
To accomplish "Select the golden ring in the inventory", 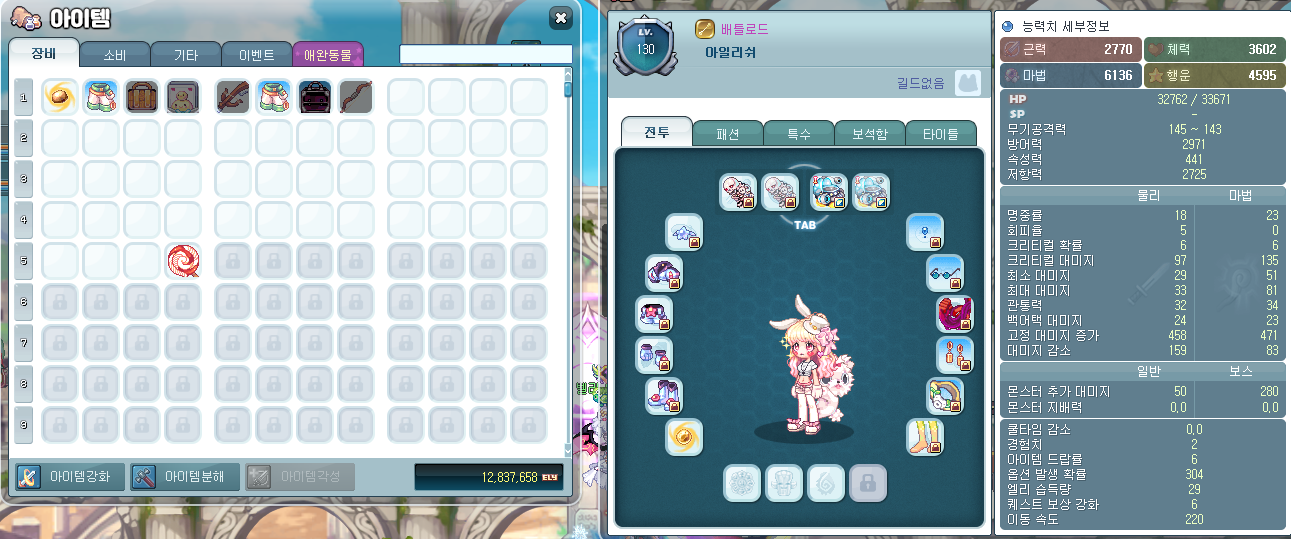I will click(60, 97).
